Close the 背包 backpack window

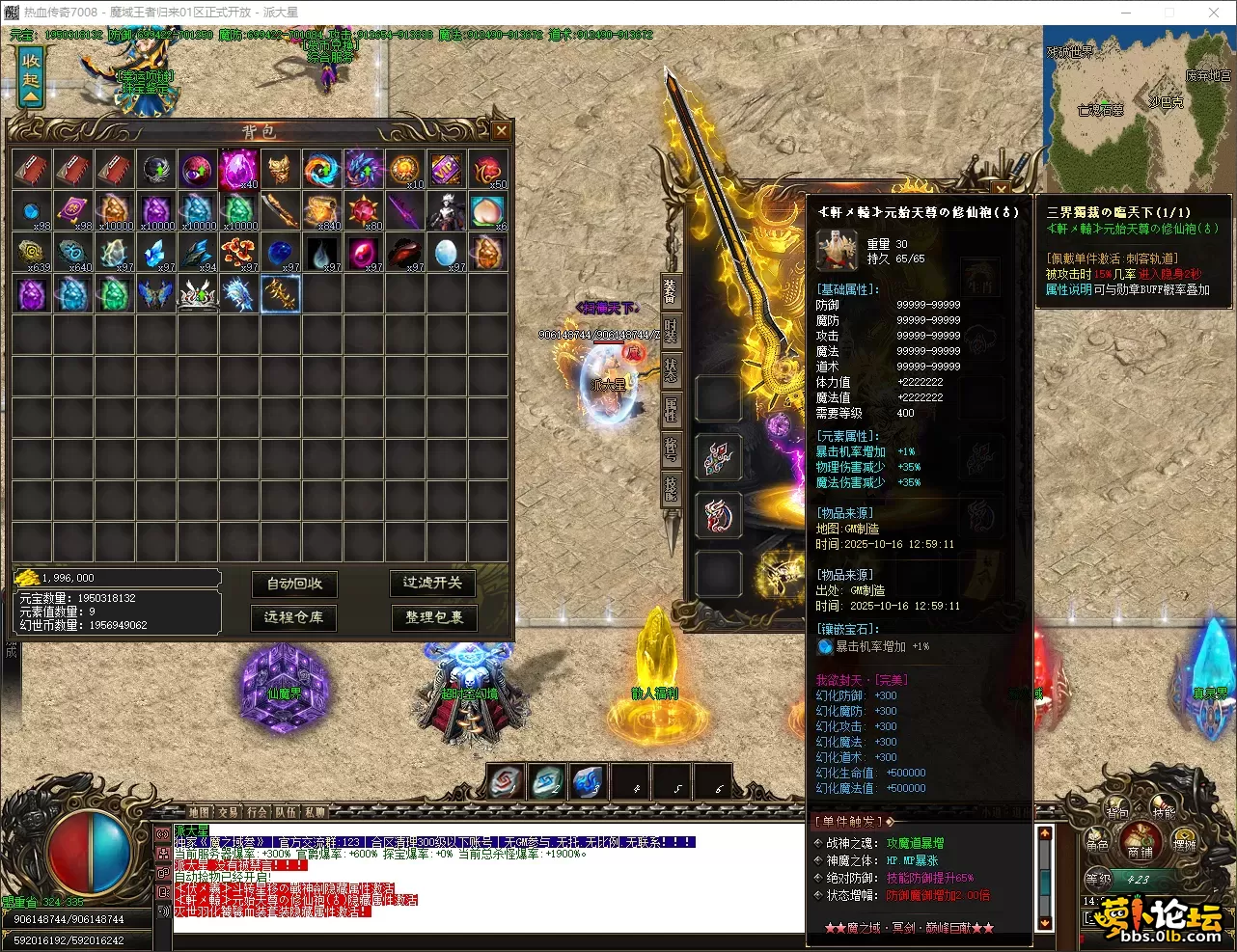pos(501,130)
